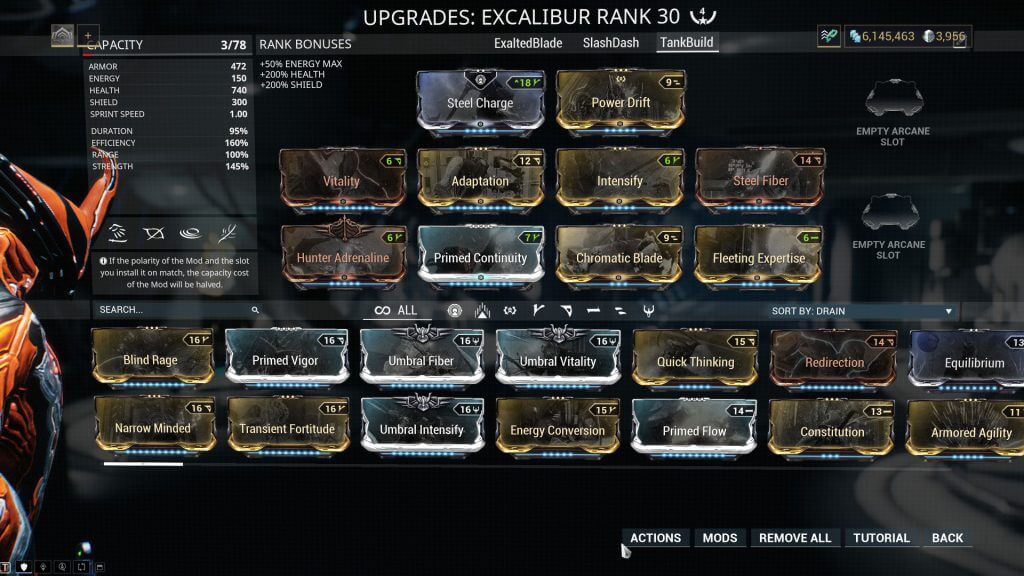Select the Blind Rage mod card
The height and width of the screenshot is (576, 1024).
[151, 360]
